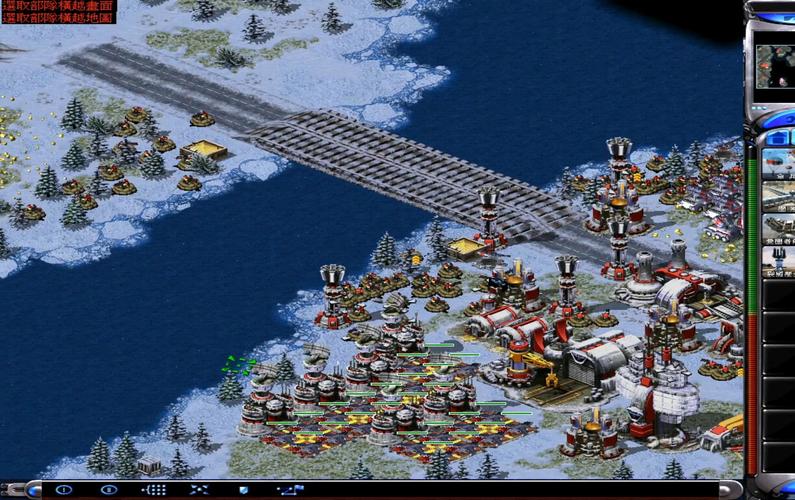795x500 pixels.
Task: Activate the shield guard command
Action: (244, 490)
